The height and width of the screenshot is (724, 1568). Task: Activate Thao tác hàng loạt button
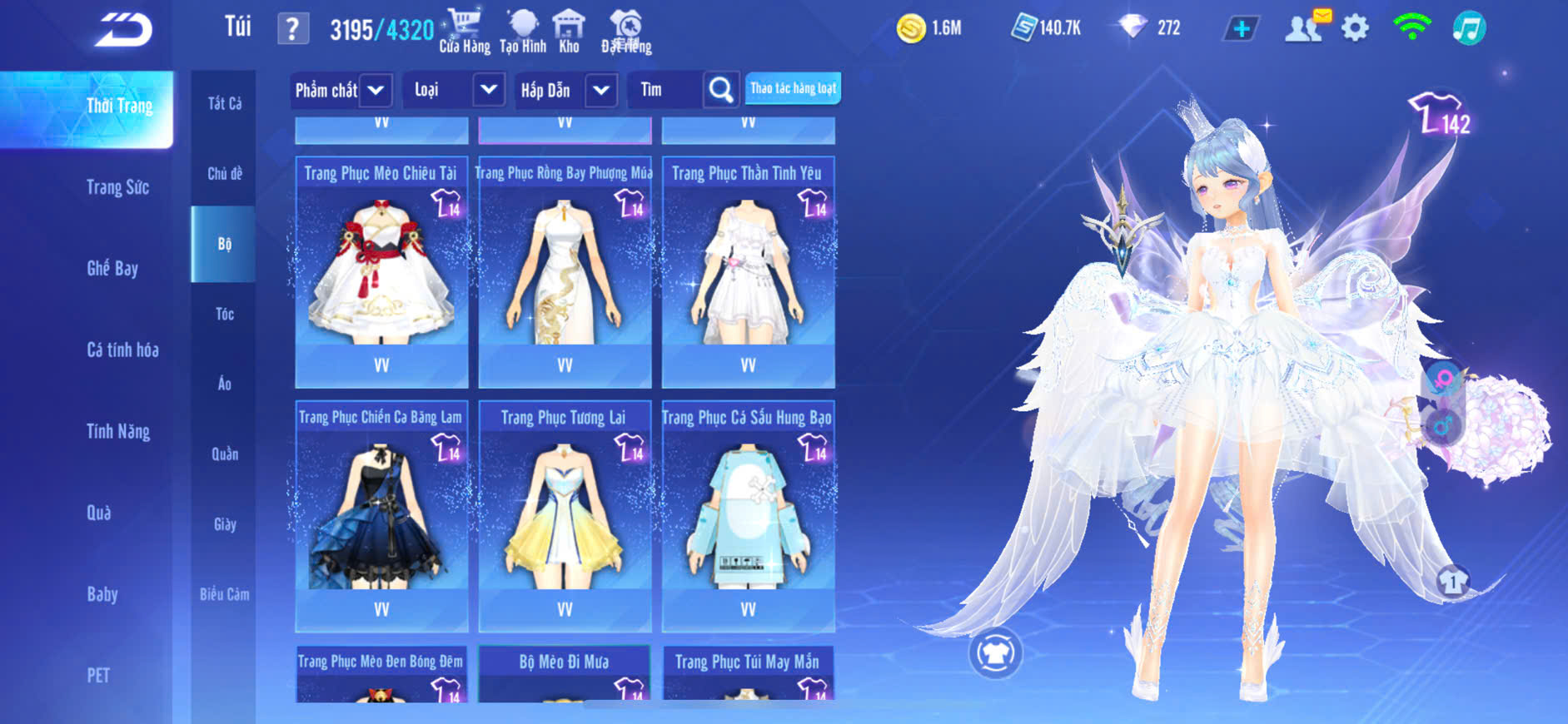[793, 88]
